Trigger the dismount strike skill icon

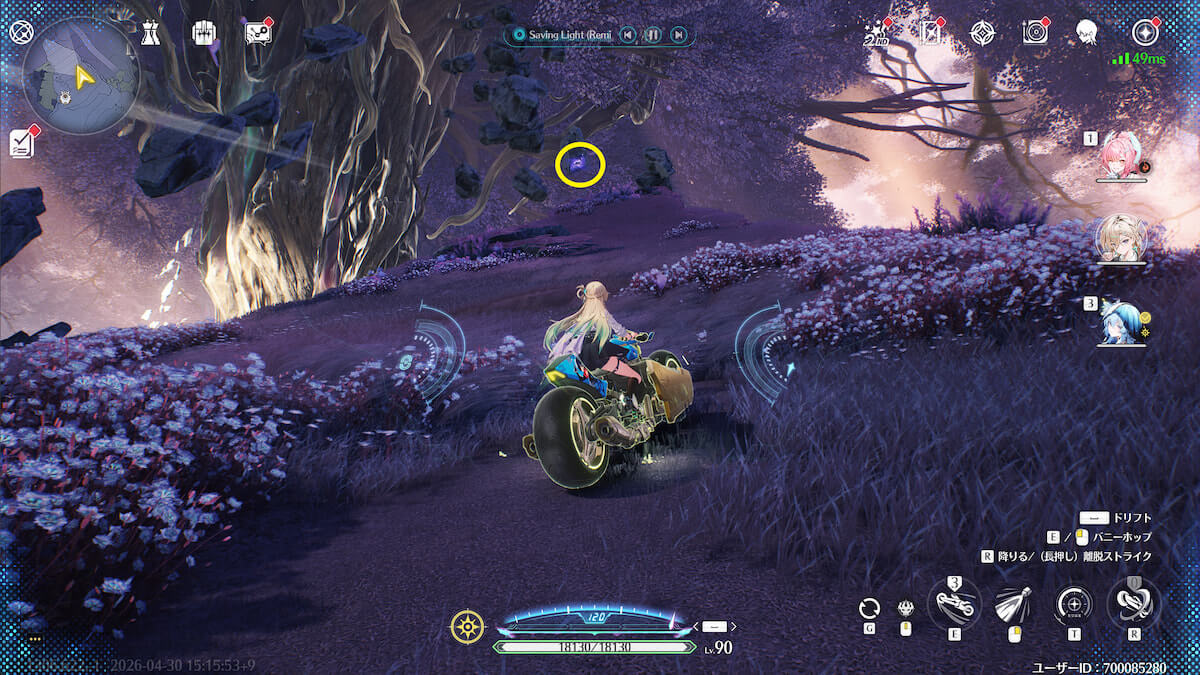pos(1133,602)
